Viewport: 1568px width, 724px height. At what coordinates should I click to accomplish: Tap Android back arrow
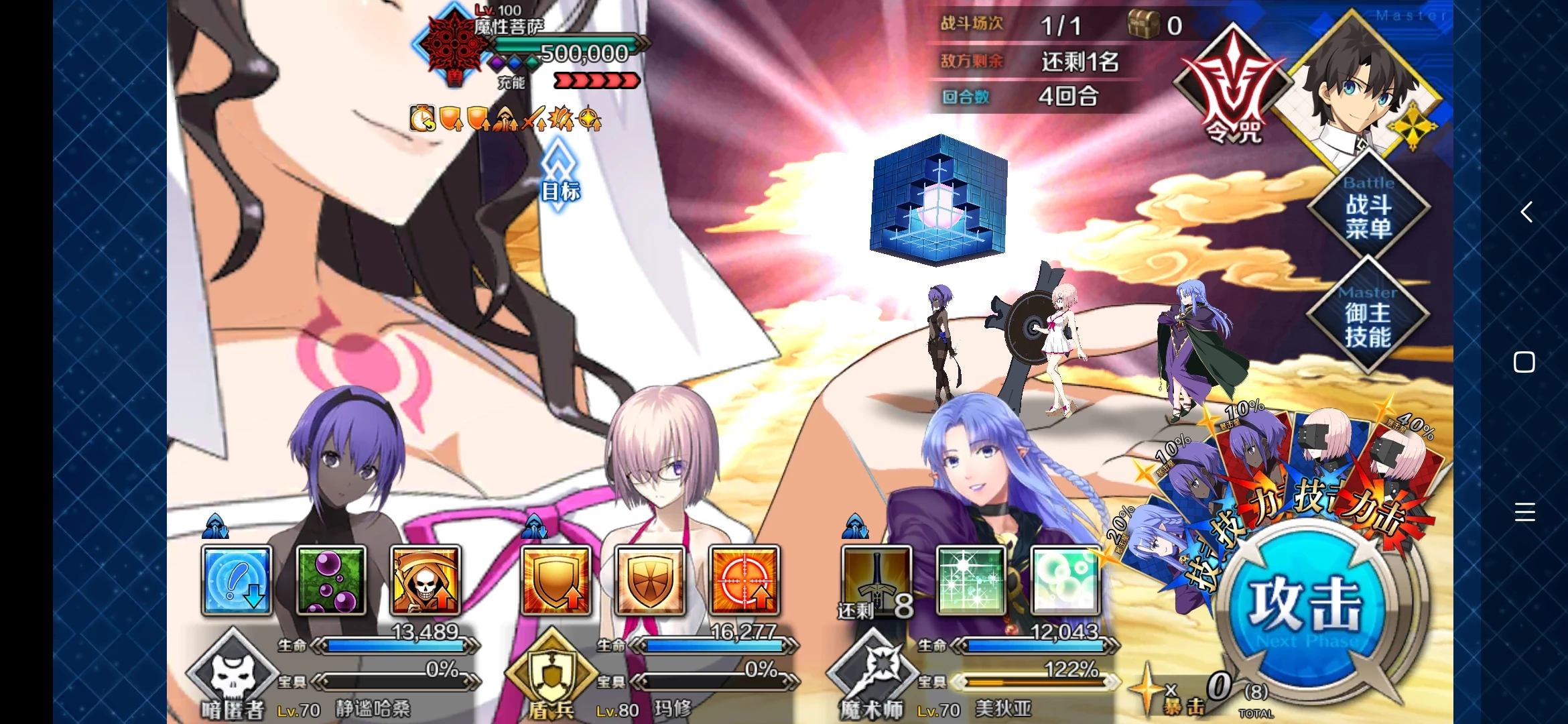(1525, 212)
